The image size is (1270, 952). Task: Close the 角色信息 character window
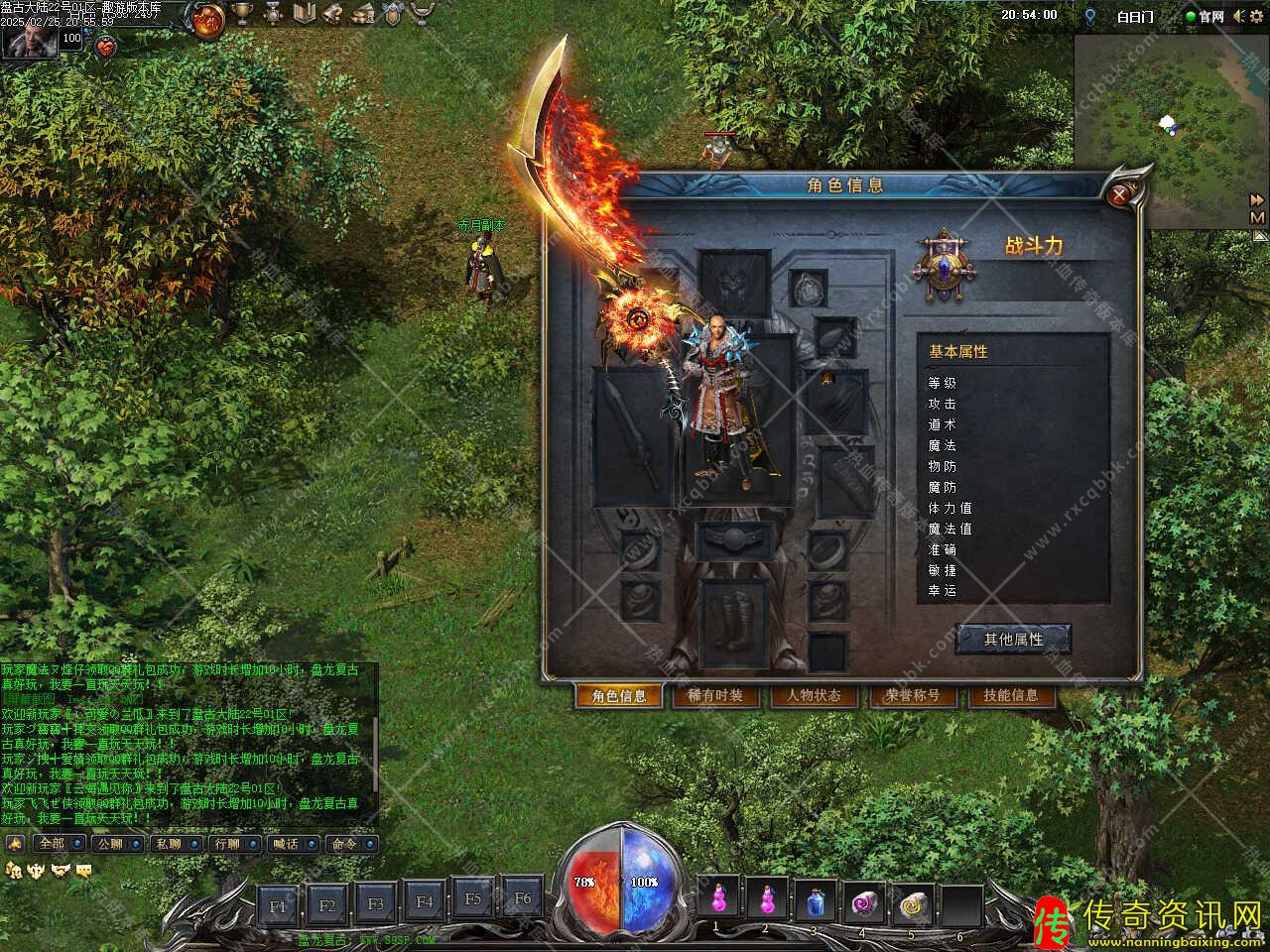pyautogui.click(x=1120, y=195)
